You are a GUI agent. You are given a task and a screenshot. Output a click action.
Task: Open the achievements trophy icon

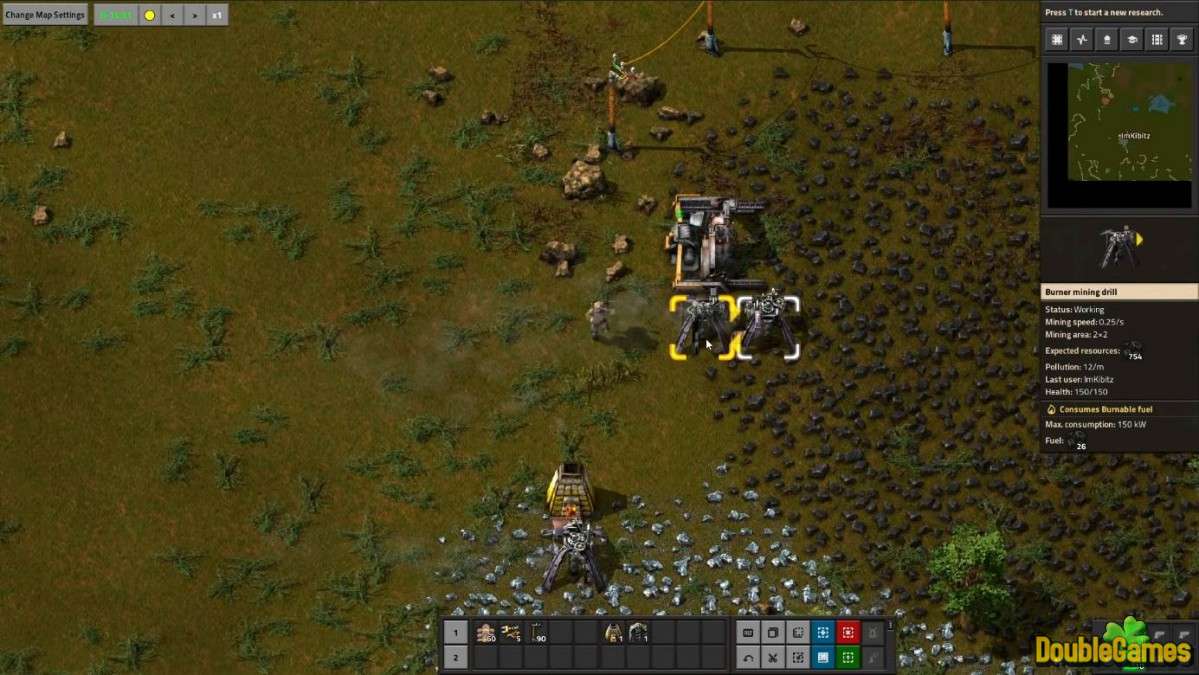tap(1181, 40)
